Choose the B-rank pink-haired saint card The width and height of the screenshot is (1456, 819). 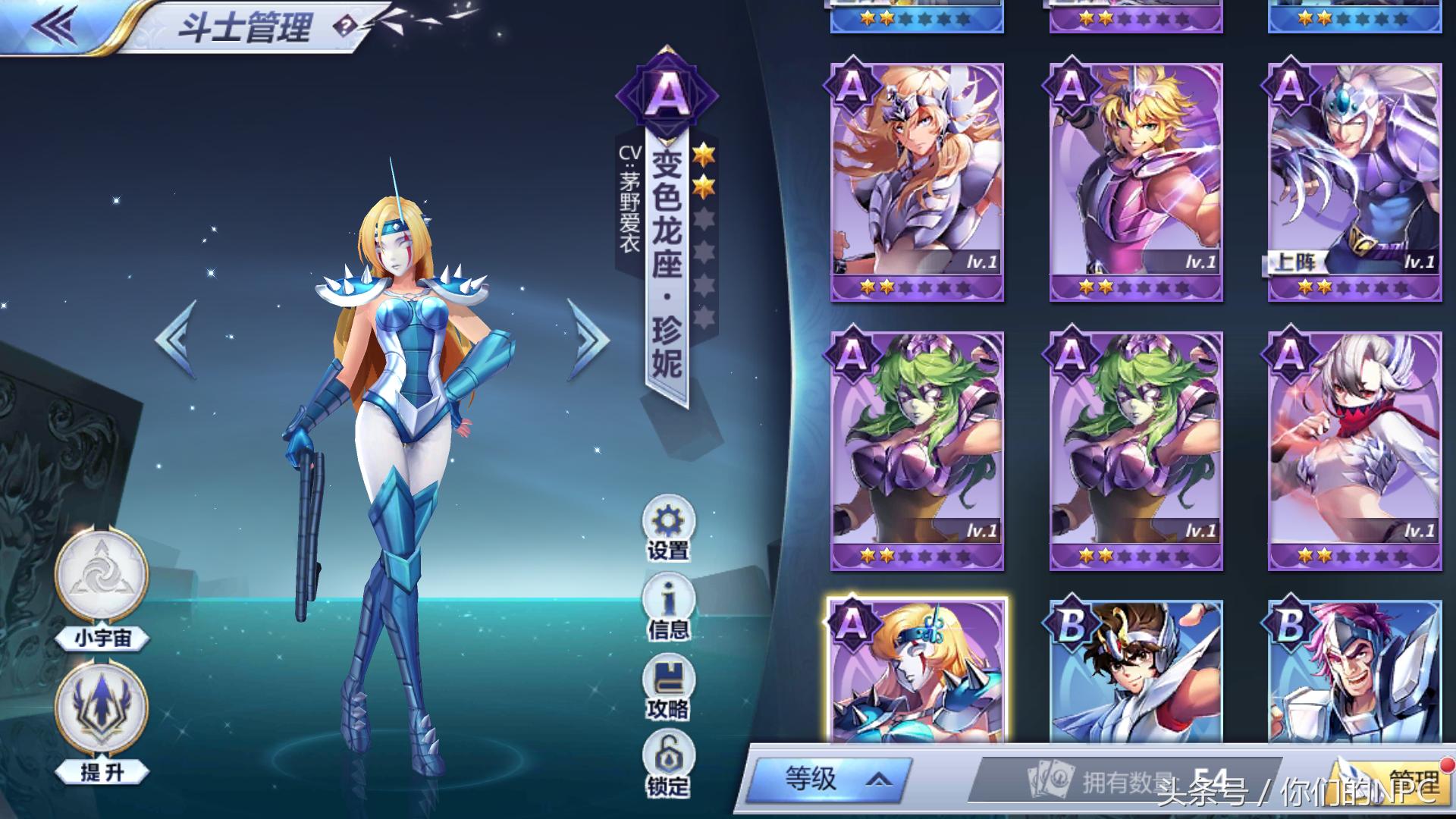click(x=1354, y=671)
